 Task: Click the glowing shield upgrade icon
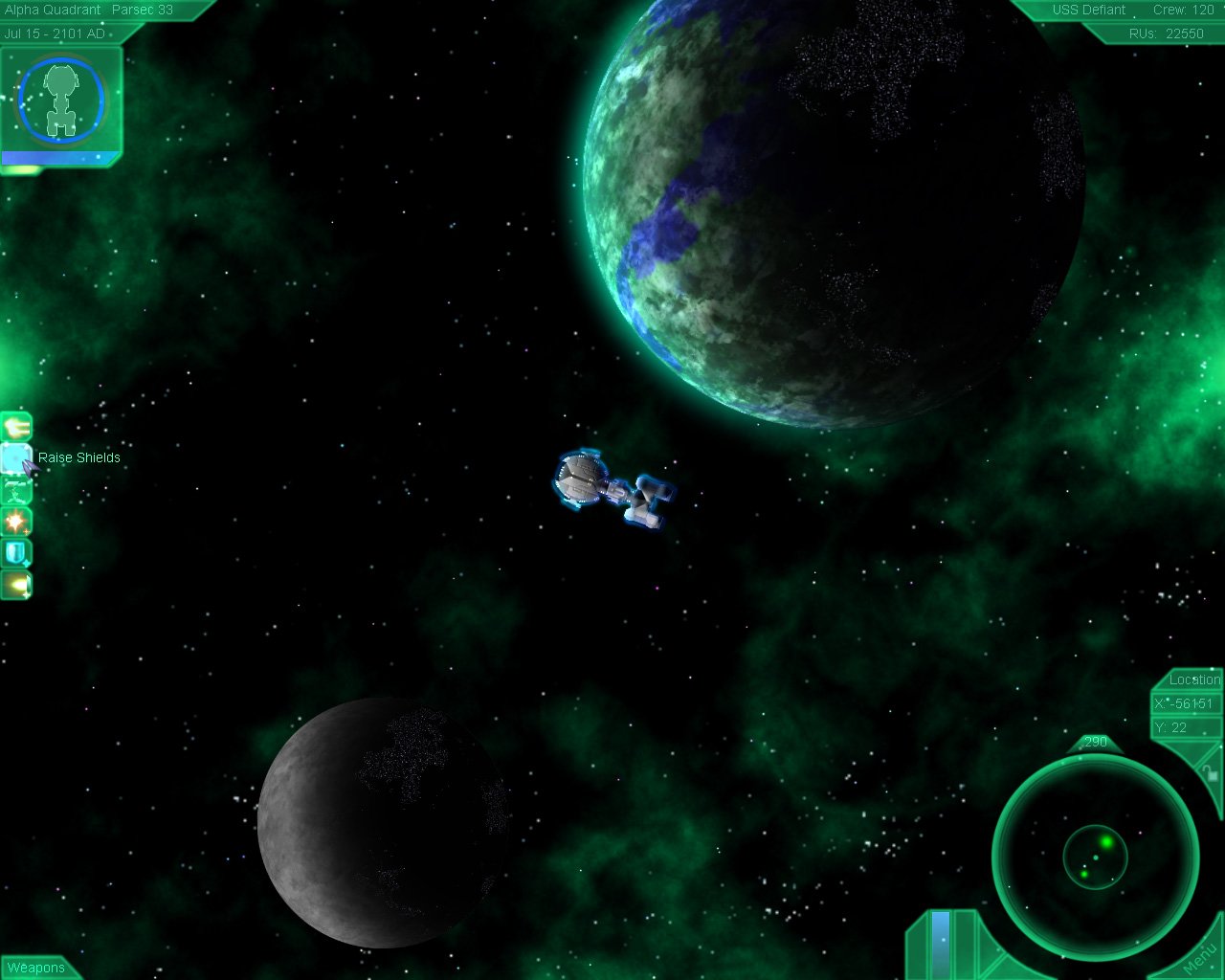17,552
